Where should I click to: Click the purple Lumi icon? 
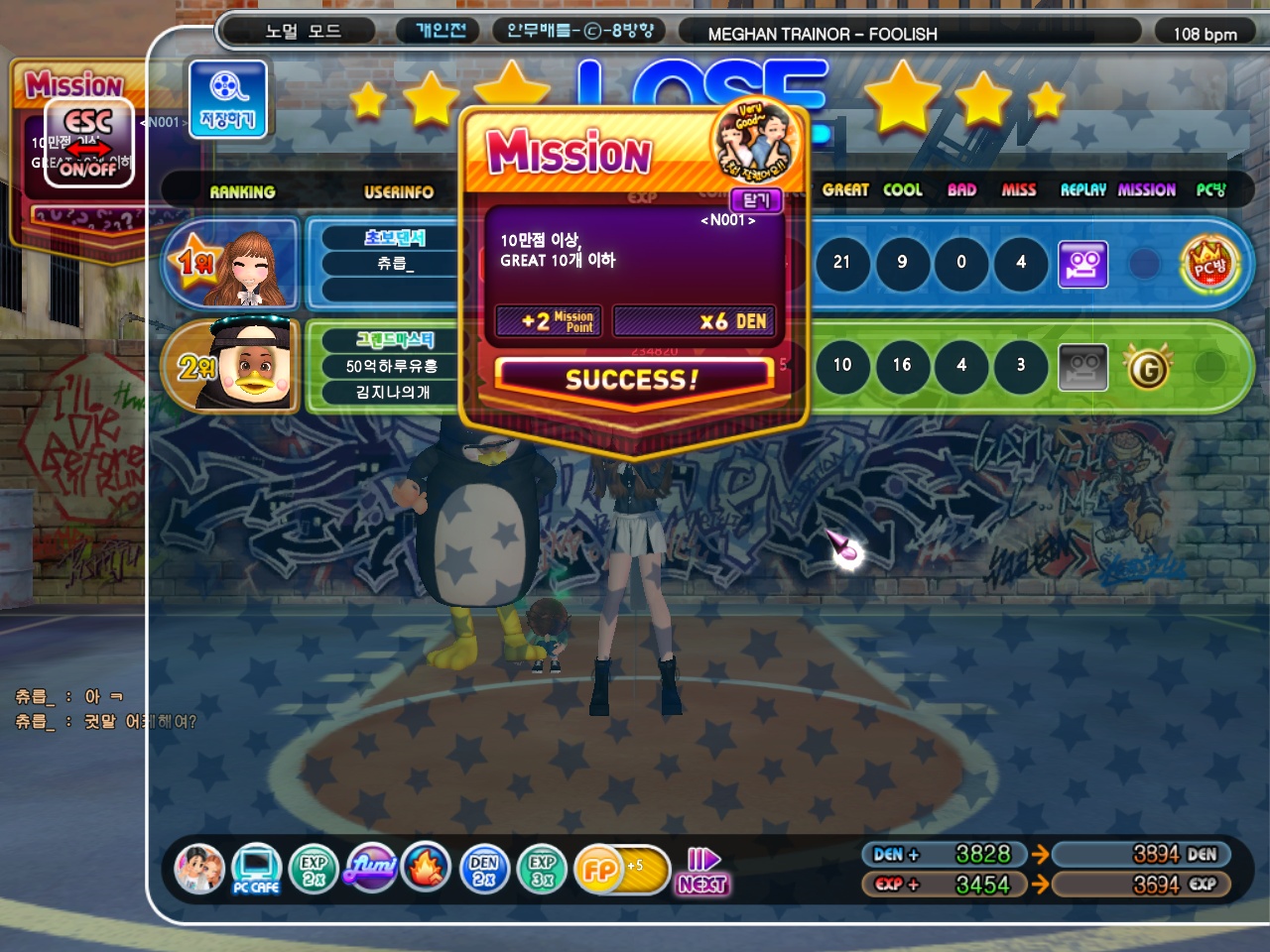[x=371, y=868]
